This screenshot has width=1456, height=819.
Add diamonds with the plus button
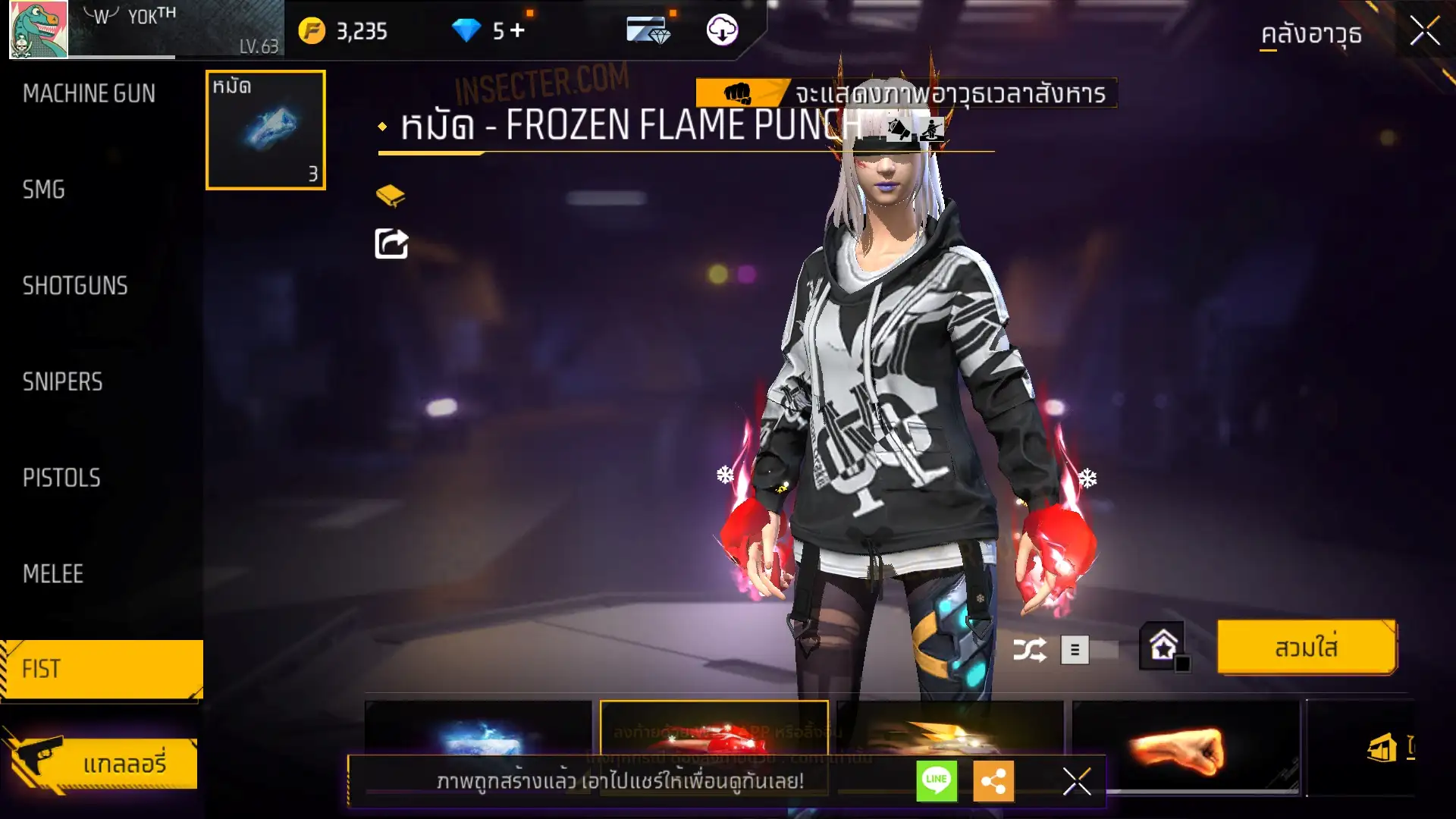(517, 30)
